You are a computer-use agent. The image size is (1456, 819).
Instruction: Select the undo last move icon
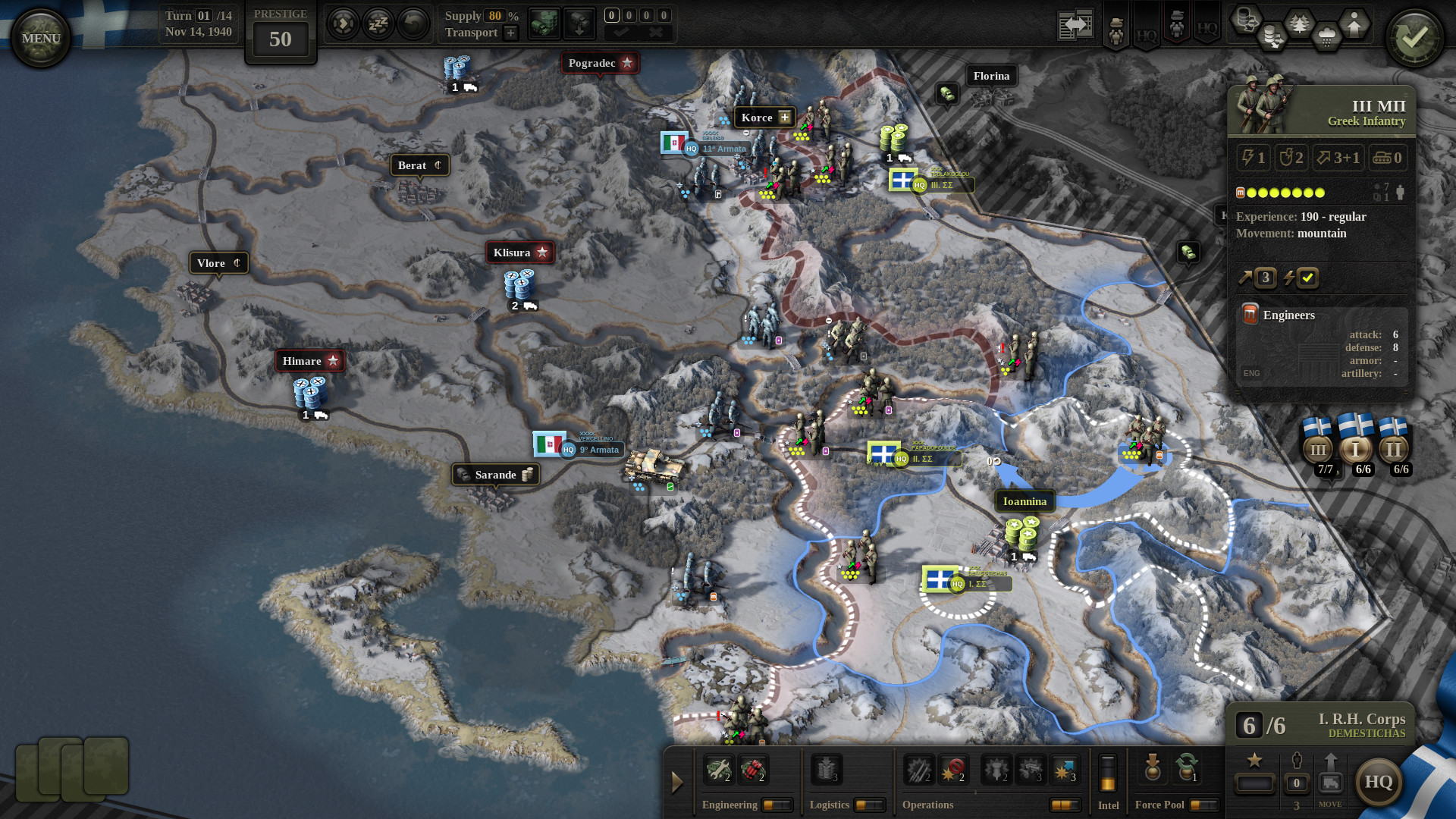(x=412, y=24)
